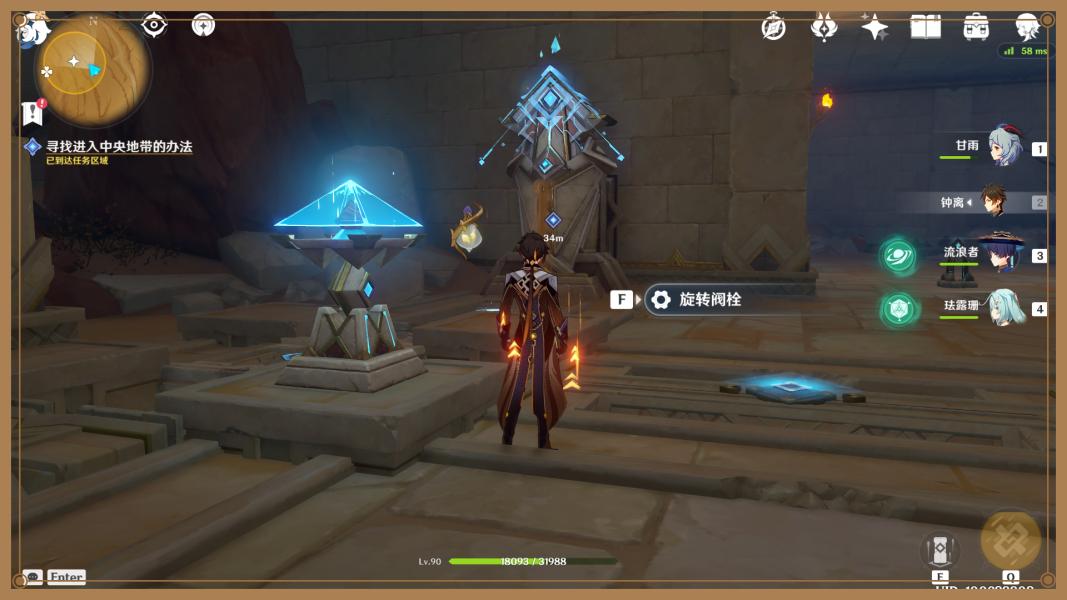Open the chat box speech bubble

click(x=33, y=577)
